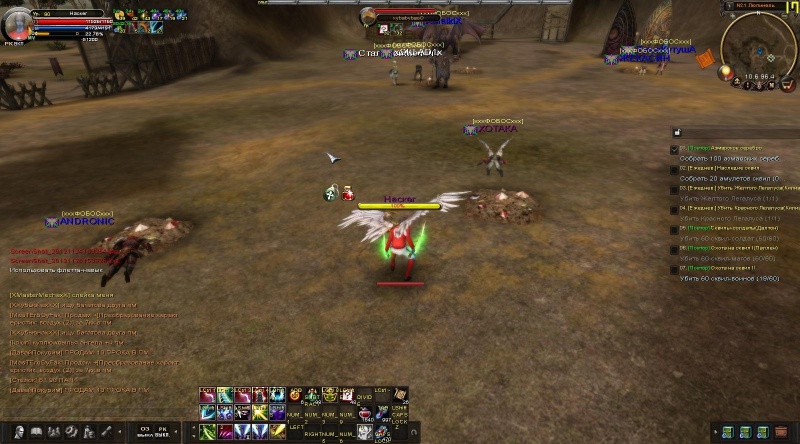Tick the checked quest tracker checkbox
Screen dimensions: 800x444
click(674, 149)
